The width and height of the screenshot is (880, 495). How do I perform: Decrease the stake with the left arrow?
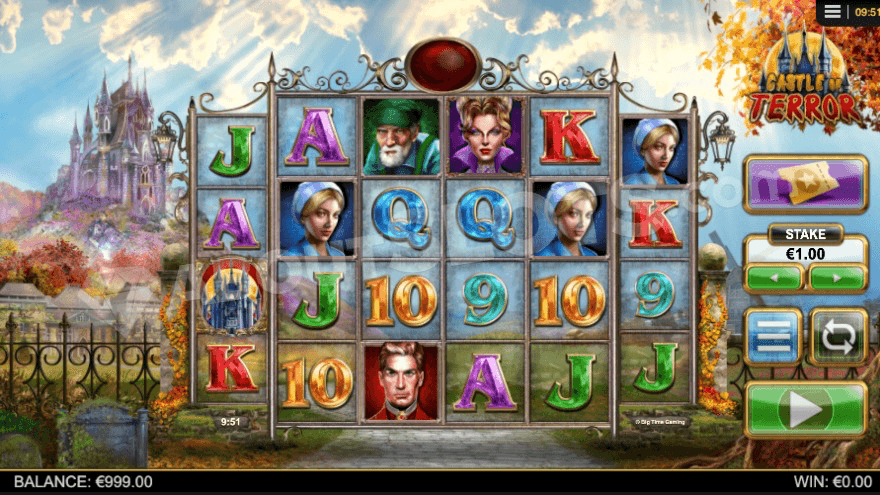pyautogui.click(x=774, y=277)
